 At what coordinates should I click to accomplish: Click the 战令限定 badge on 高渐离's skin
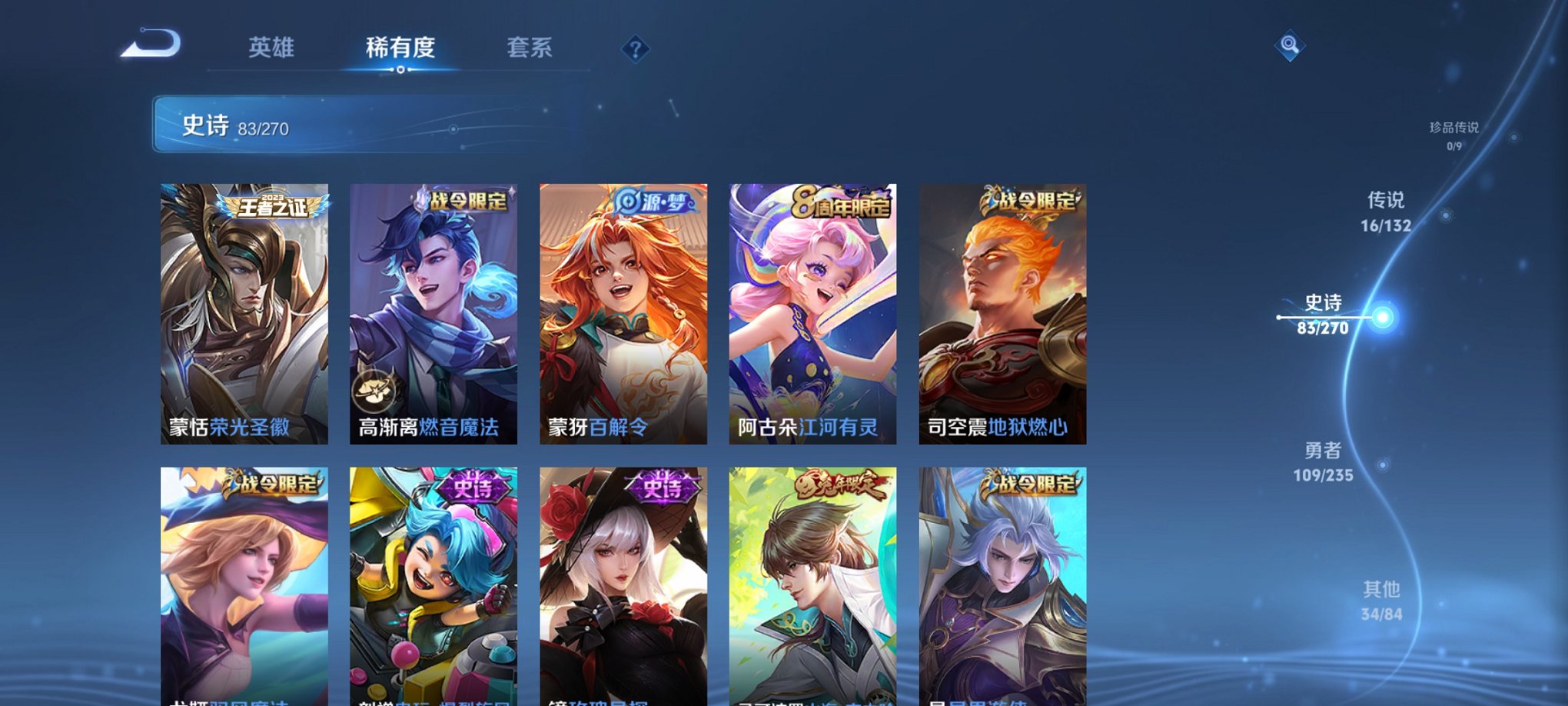[x=467, y=198]
